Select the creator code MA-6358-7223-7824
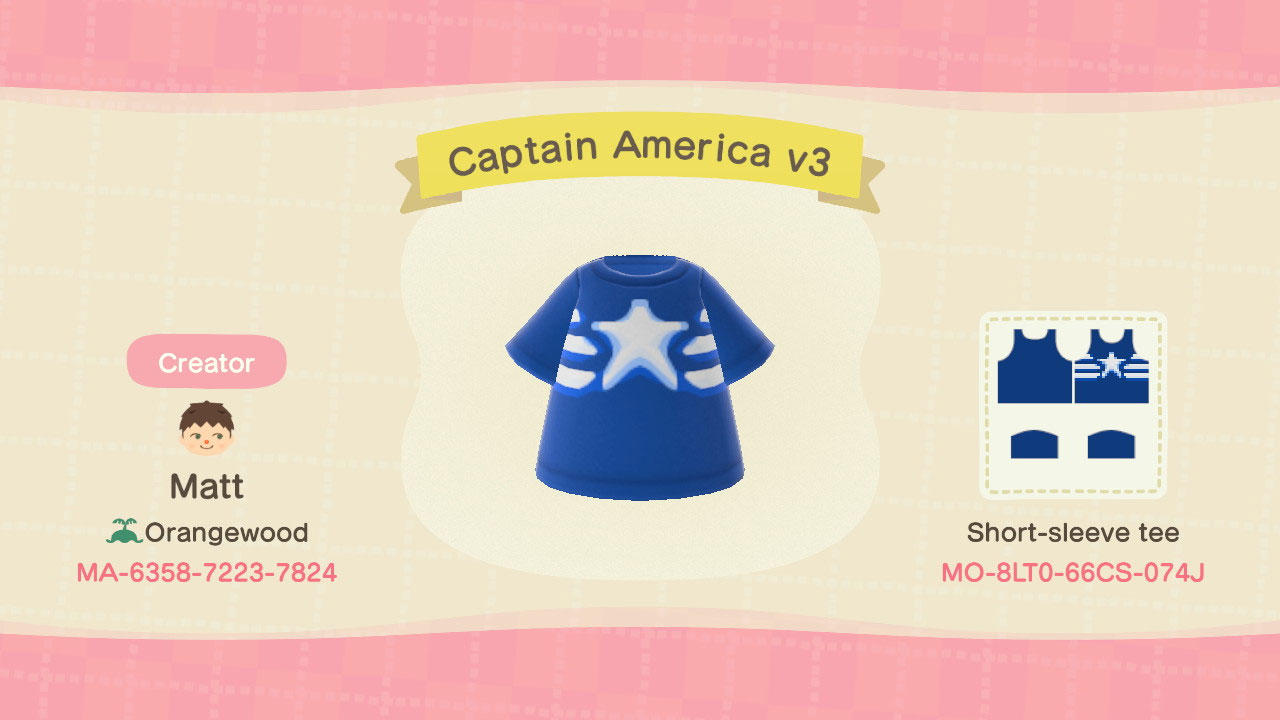 (x=205, y=573)
